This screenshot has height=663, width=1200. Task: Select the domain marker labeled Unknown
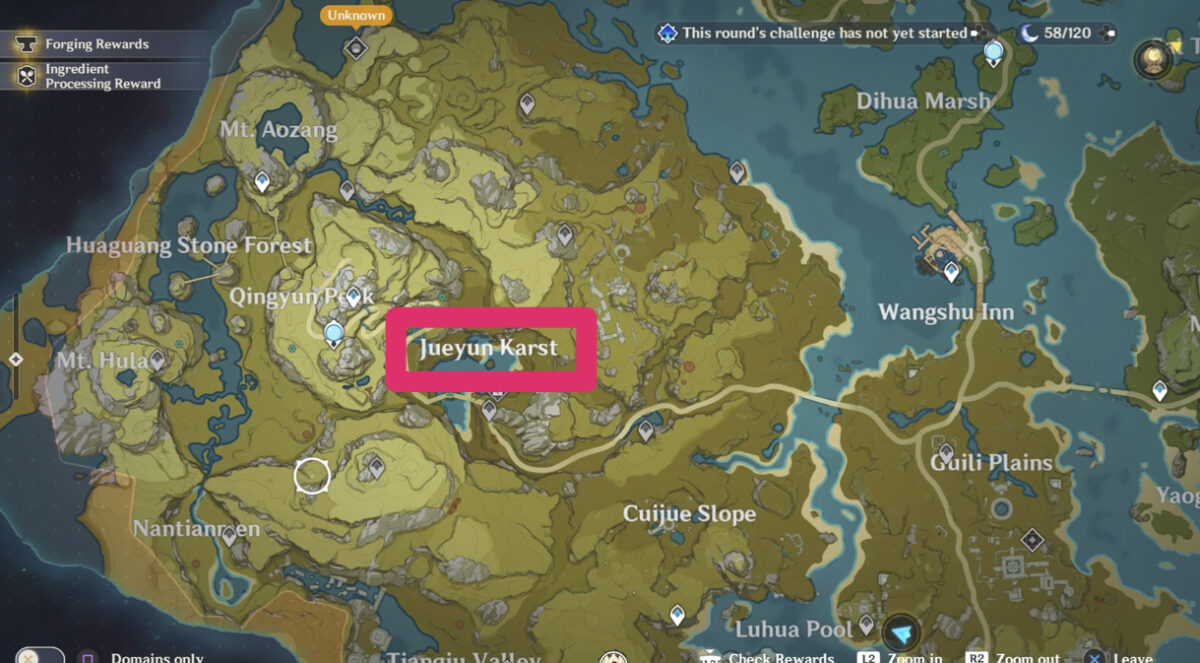(x=355, y=47)
